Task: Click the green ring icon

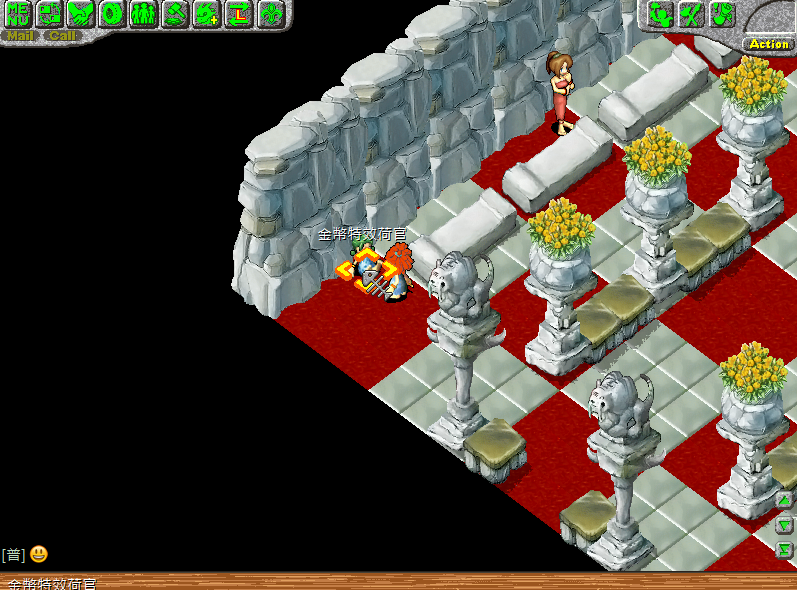Action: click(x=112, y=14)
